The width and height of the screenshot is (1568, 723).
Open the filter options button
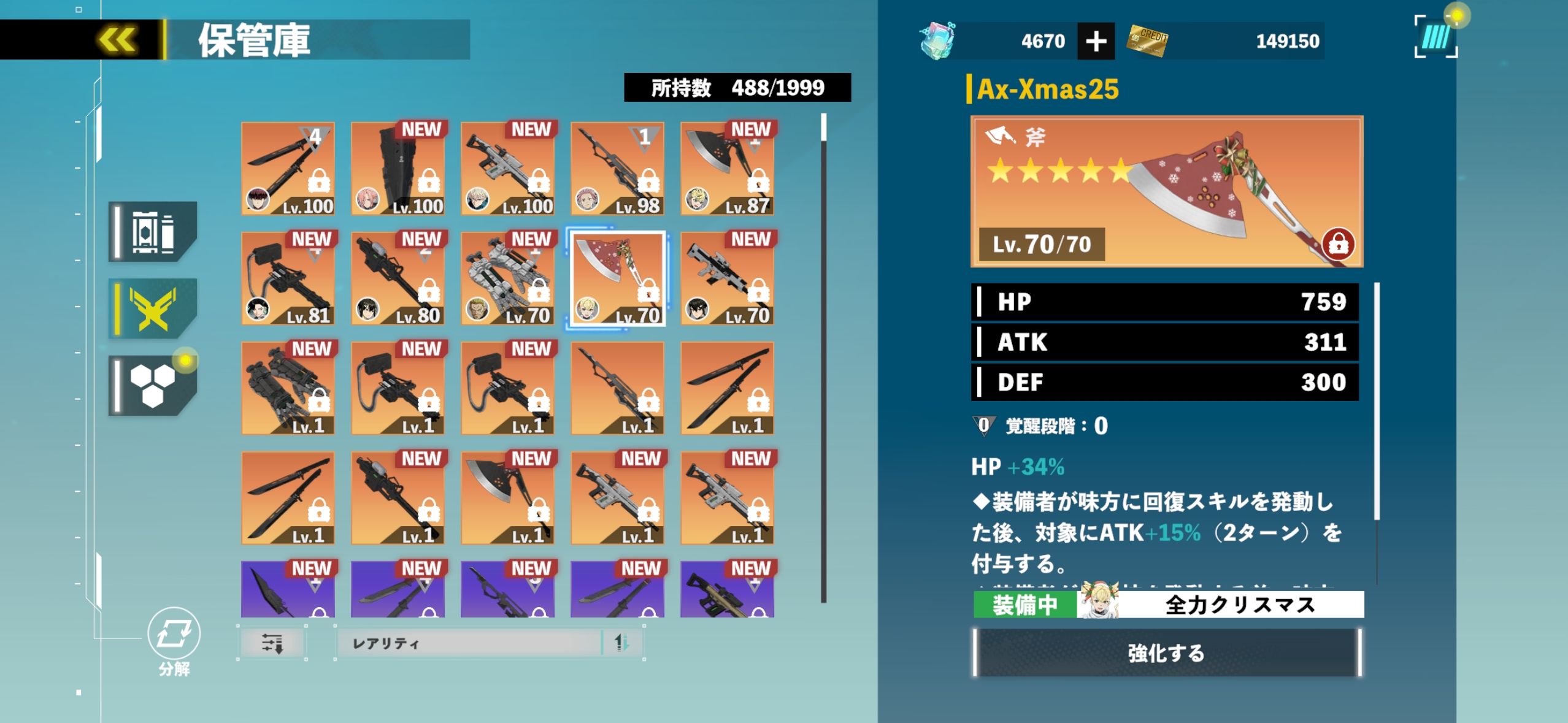coord(272,643)
